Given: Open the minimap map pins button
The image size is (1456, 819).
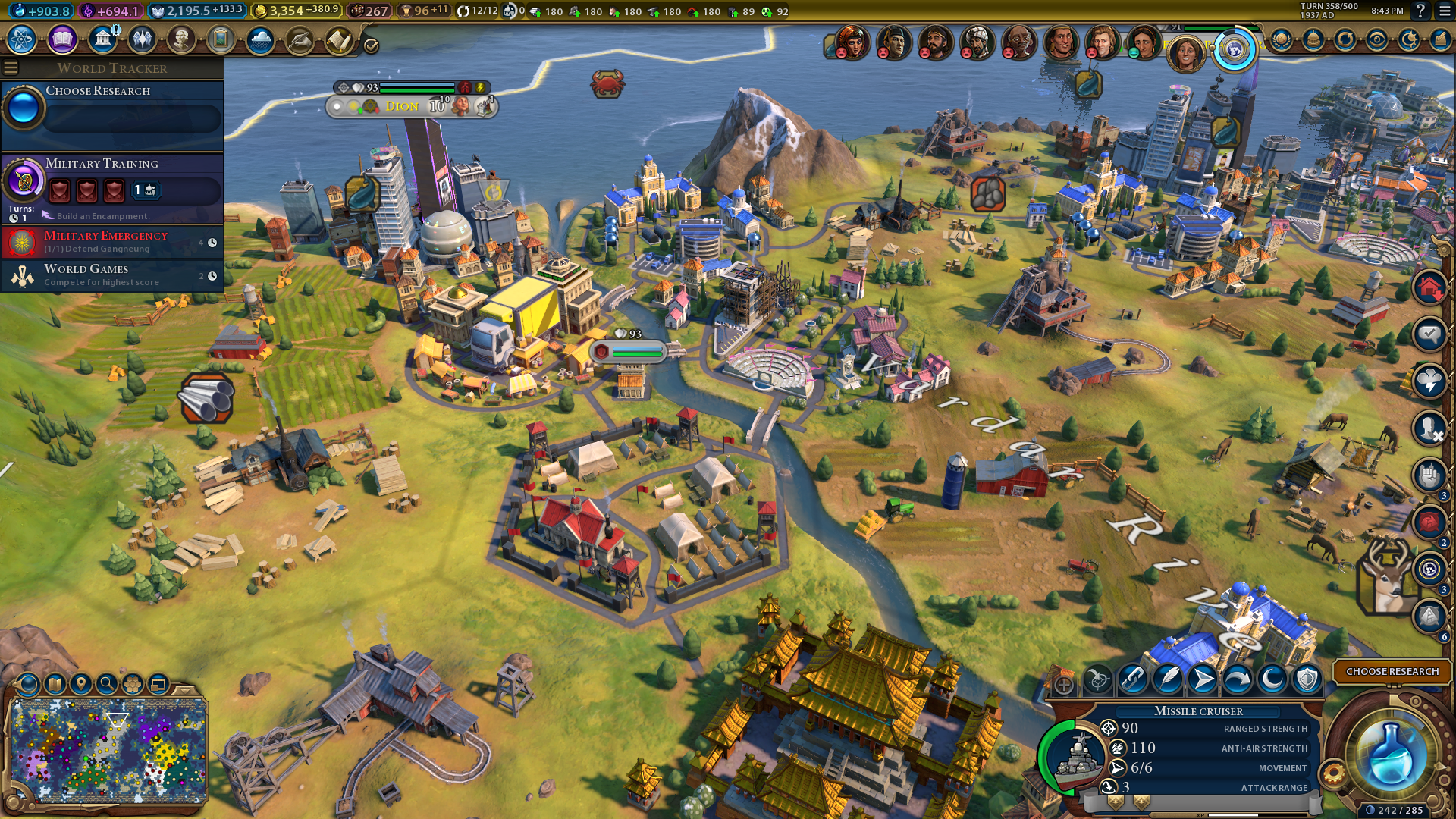Looking at the screenshot, I should [x=81, y=684].
